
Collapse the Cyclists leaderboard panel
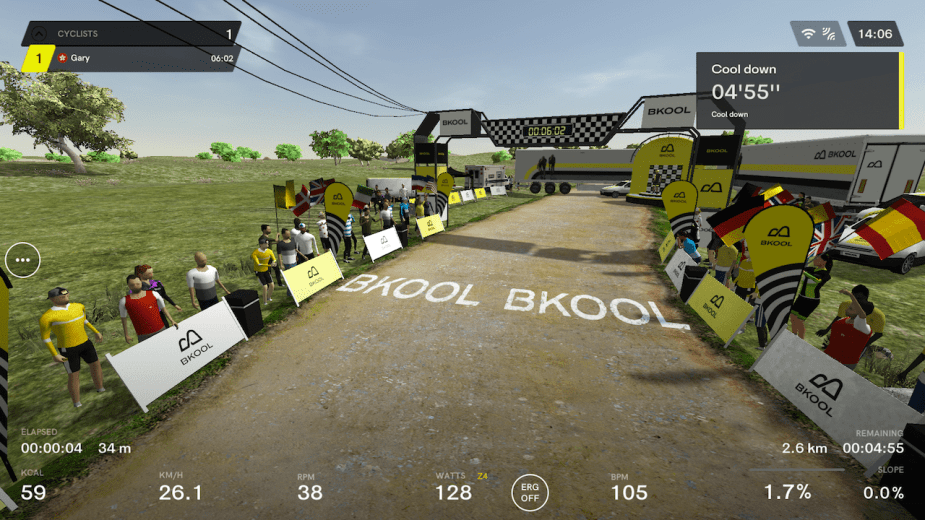[38, 34]
